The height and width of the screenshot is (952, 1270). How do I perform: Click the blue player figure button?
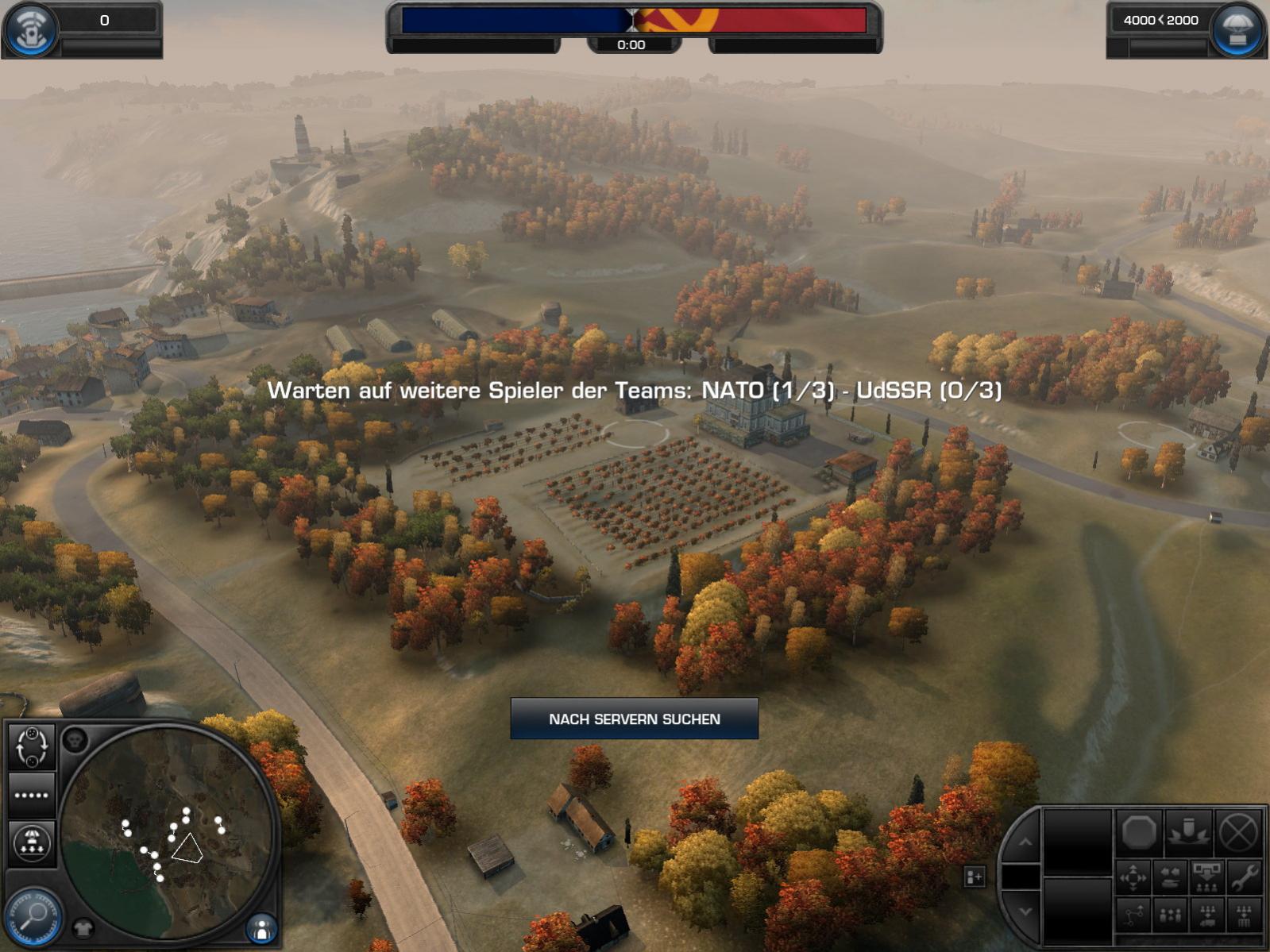[x=261, y=927]
